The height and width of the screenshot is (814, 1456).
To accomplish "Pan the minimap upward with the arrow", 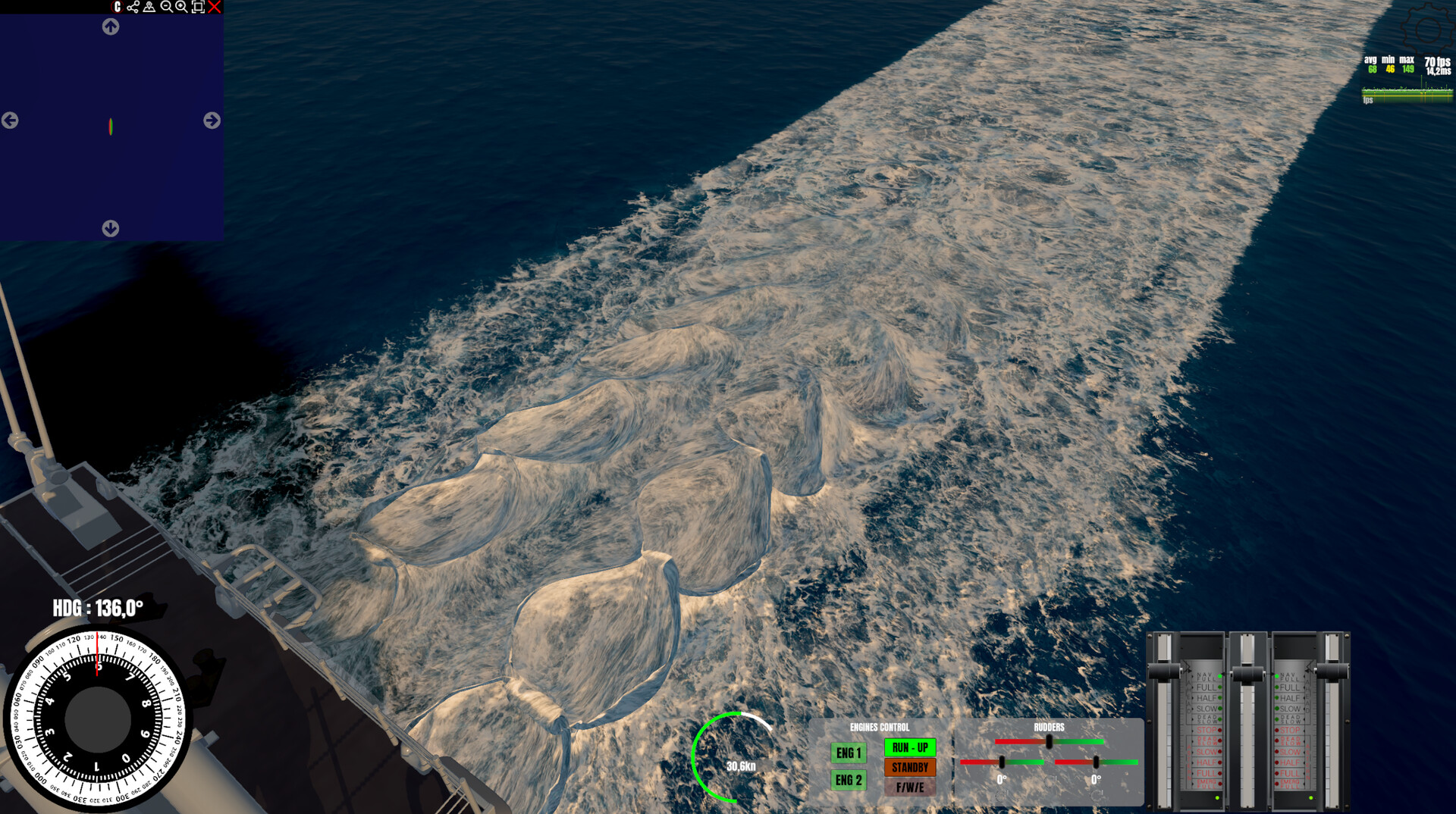I will point(110,27).
